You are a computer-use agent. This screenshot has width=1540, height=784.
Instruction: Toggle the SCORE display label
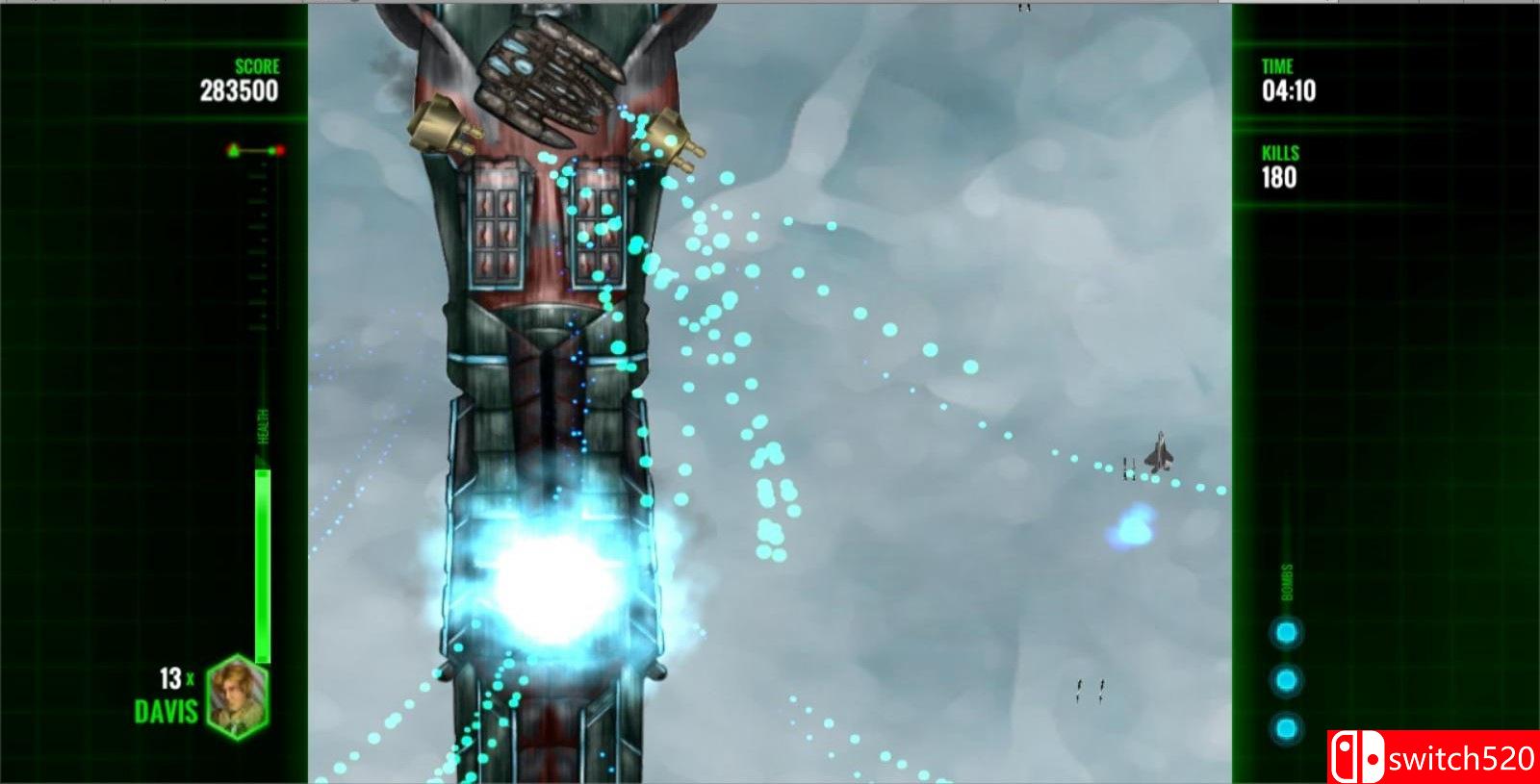[256, 66]
